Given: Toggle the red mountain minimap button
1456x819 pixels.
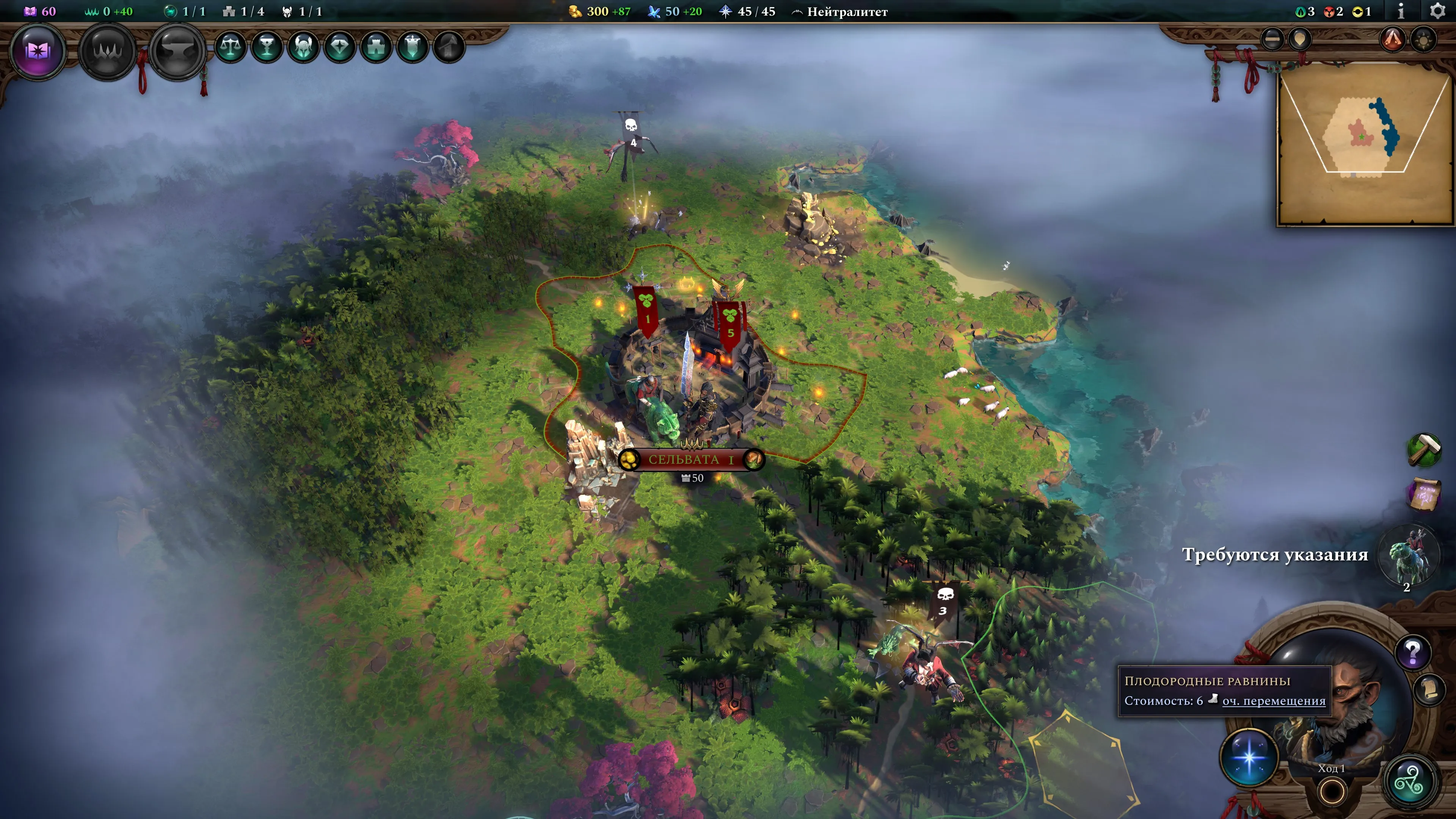Looking at the screenshot, I should 1393,39.
